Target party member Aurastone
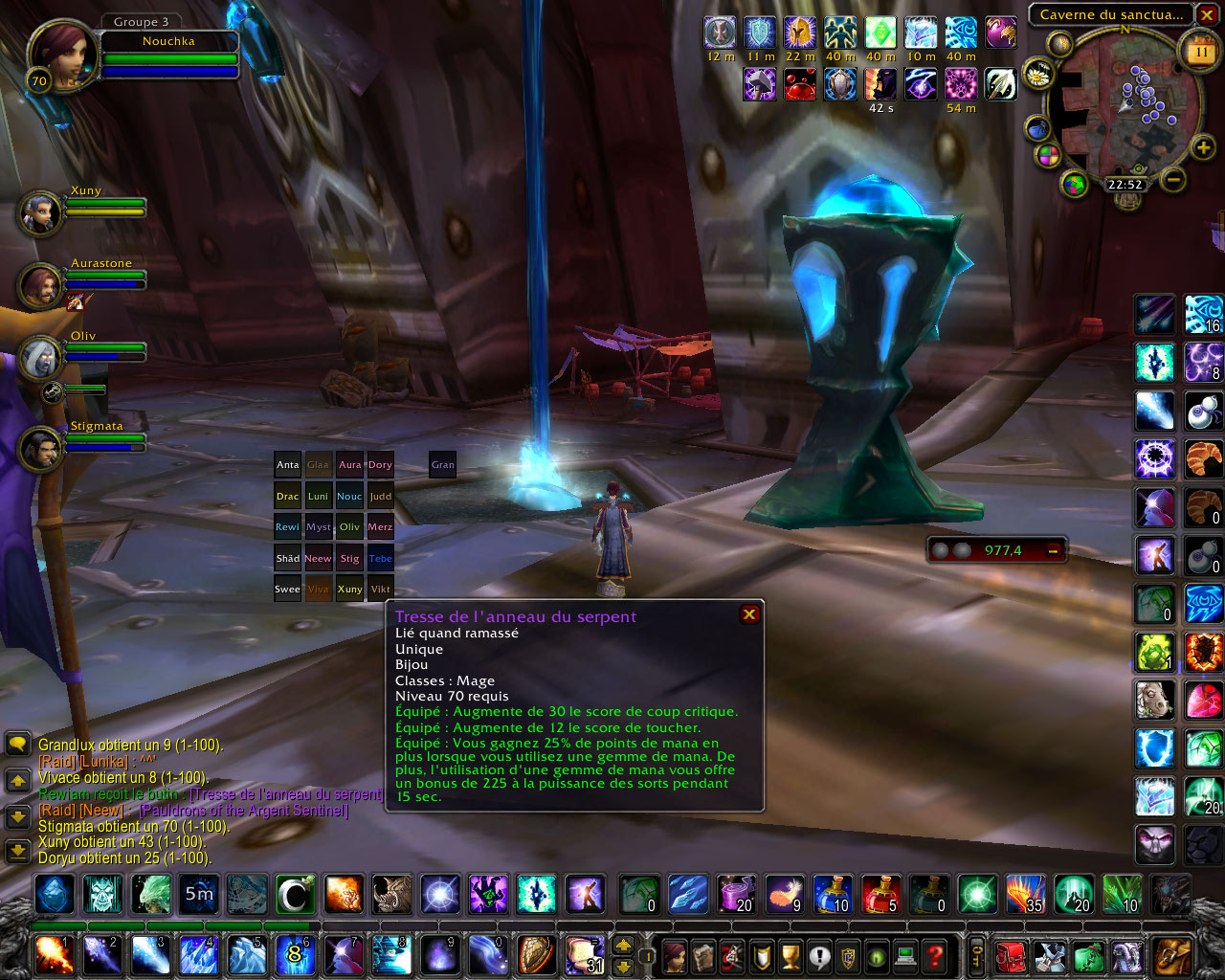 pos(40,285)
